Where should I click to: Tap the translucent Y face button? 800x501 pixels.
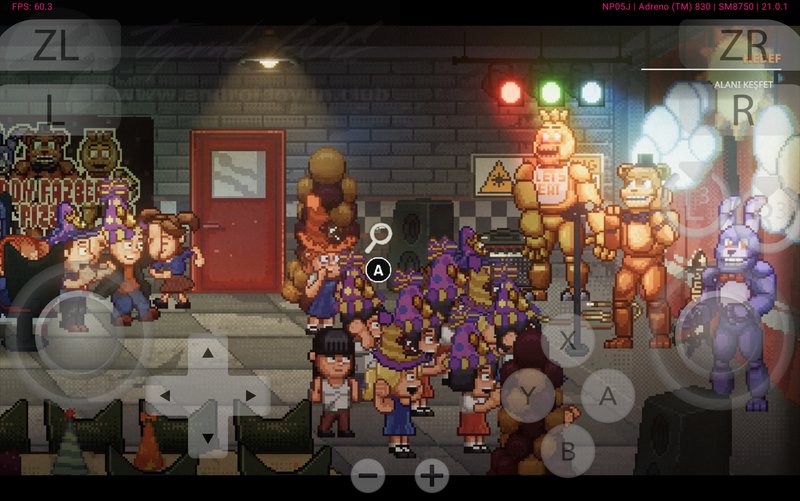pos(527,397)
